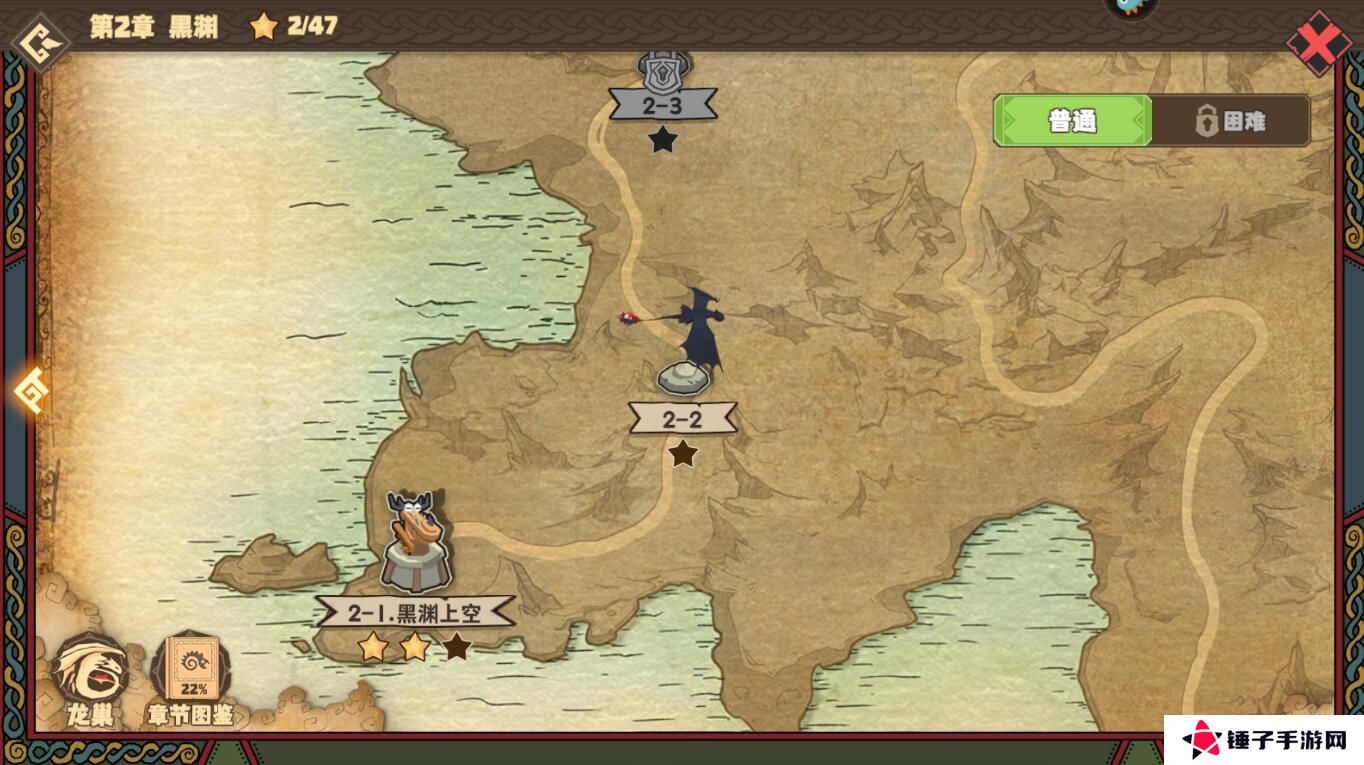Viewport: 1364px width, 765px height.
Task: Open stage 2-2 banner
Action: coord(683,417)
